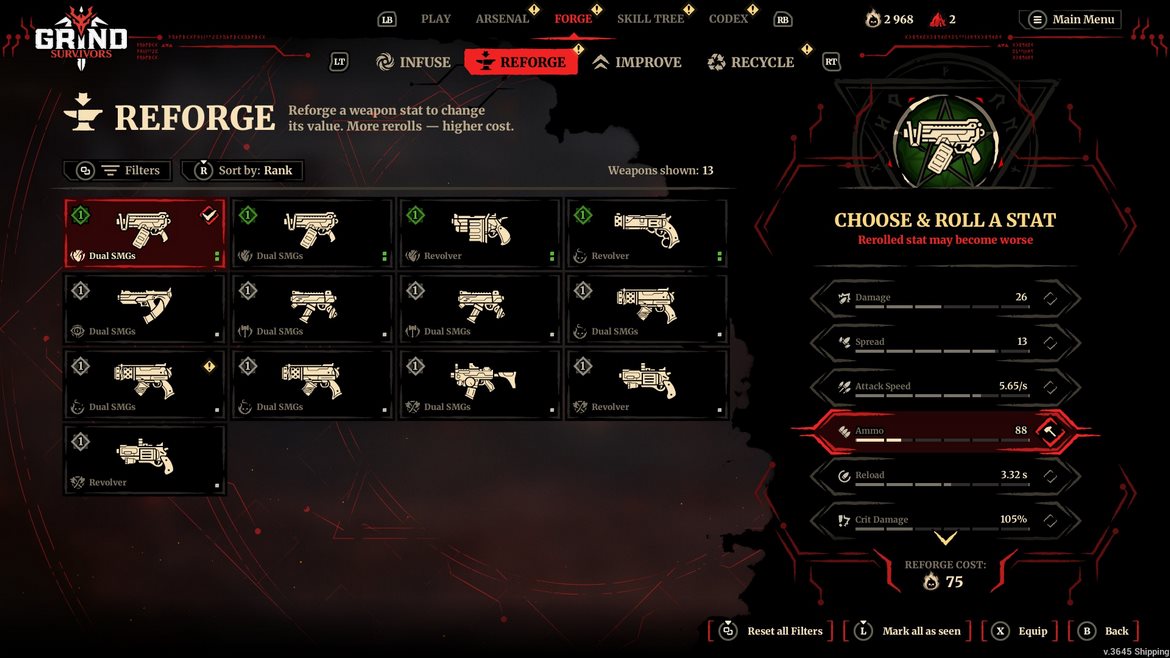The height and width of the screenshot is (658, 1170).
Task: Open the Recycle forge section
Action: pyautogui.click(x=750, y=62)
